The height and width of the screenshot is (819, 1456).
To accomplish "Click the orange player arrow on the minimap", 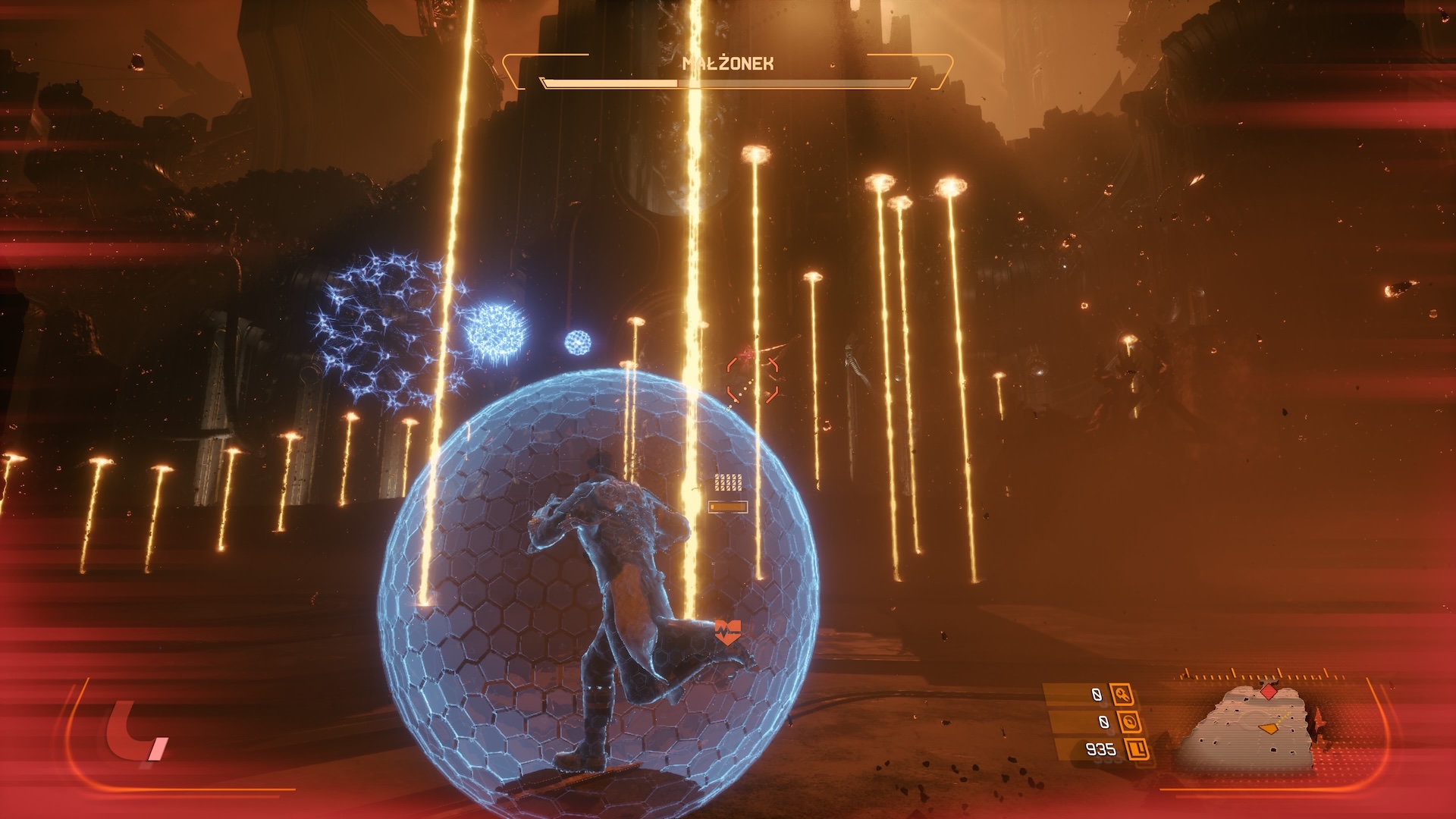I will coord(1268,728).
